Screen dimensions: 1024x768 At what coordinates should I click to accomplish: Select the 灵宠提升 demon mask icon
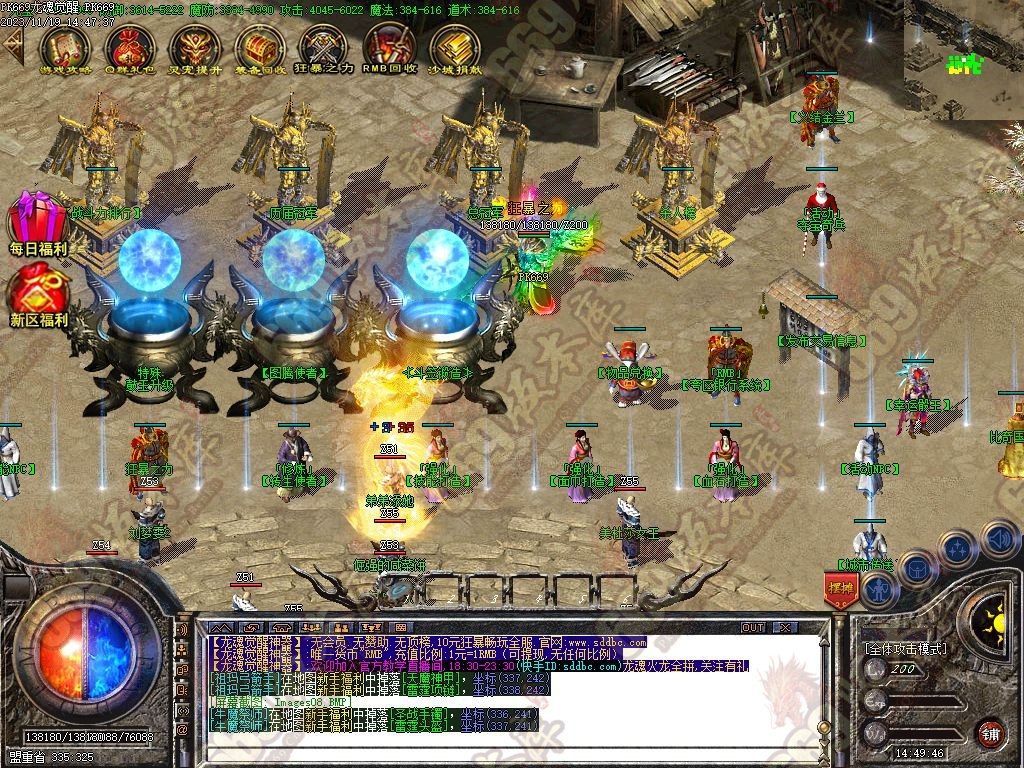195,46
